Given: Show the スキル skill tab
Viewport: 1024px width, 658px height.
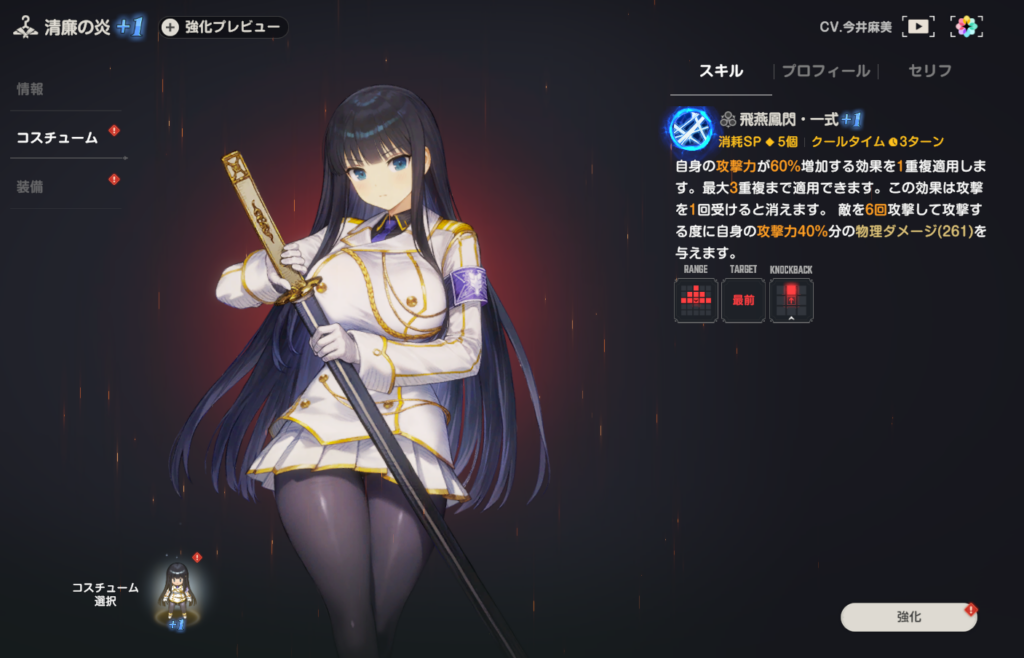Looking at the screenshot, I should [x=720, y=71].
